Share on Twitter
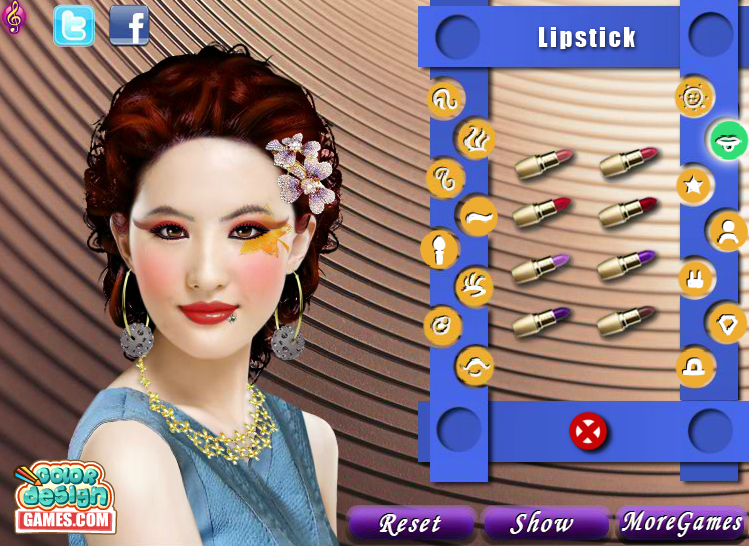Screen dimensions: 749x546 click(x=74, y=26)
